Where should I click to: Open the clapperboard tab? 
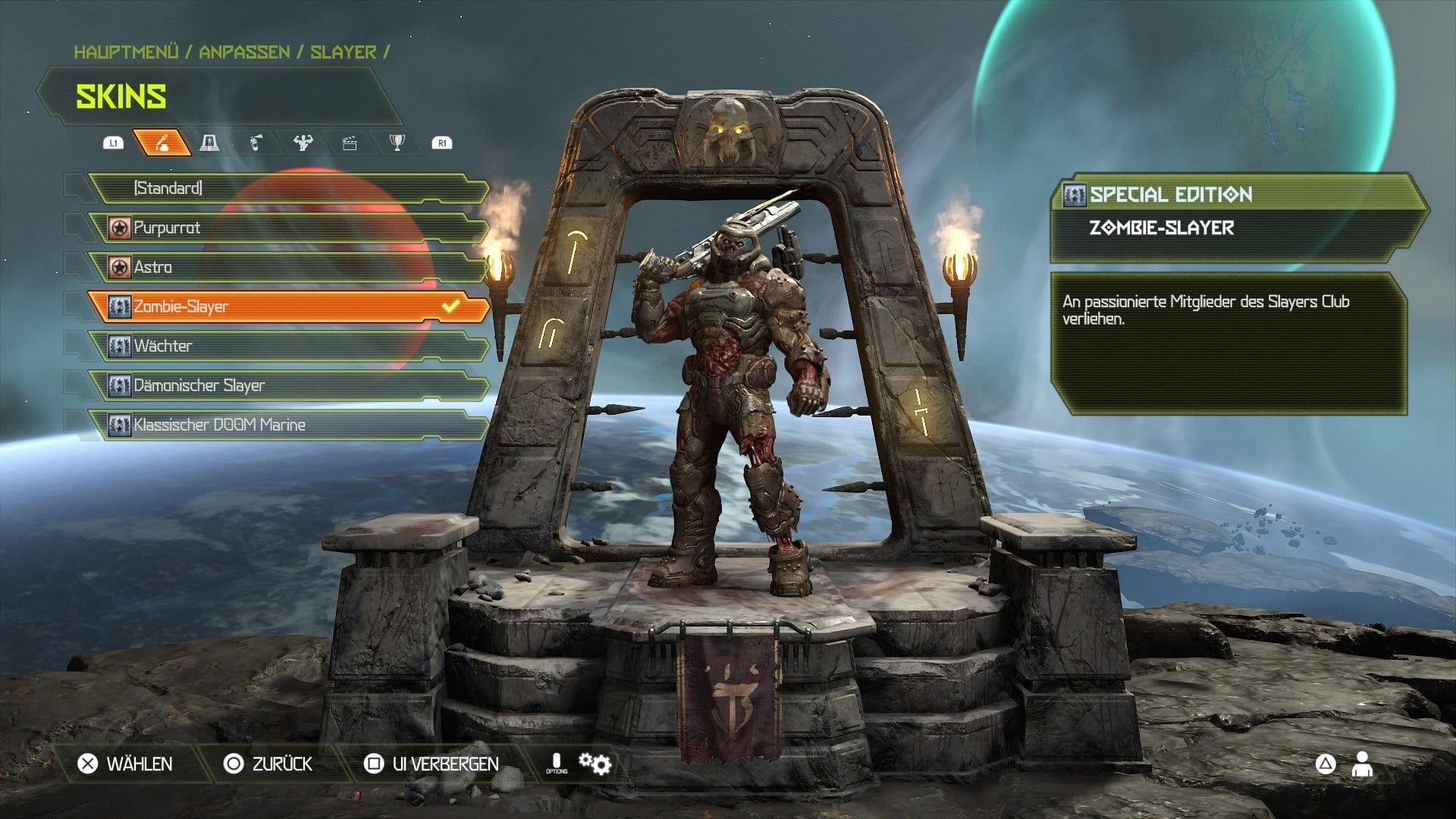click(x=350, y=143)
